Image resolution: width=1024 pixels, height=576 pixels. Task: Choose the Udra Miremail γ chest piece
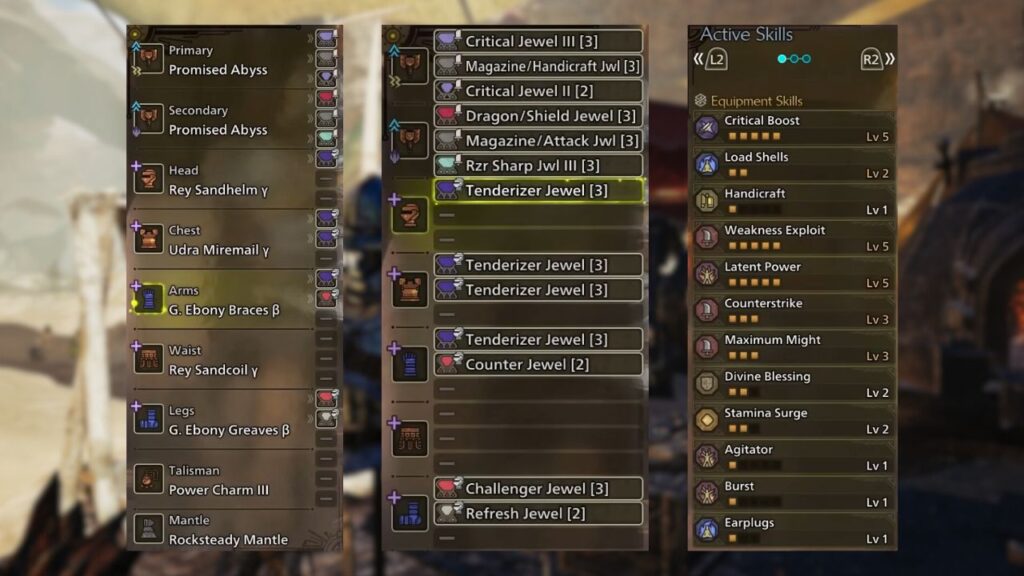tap(218, 241)
